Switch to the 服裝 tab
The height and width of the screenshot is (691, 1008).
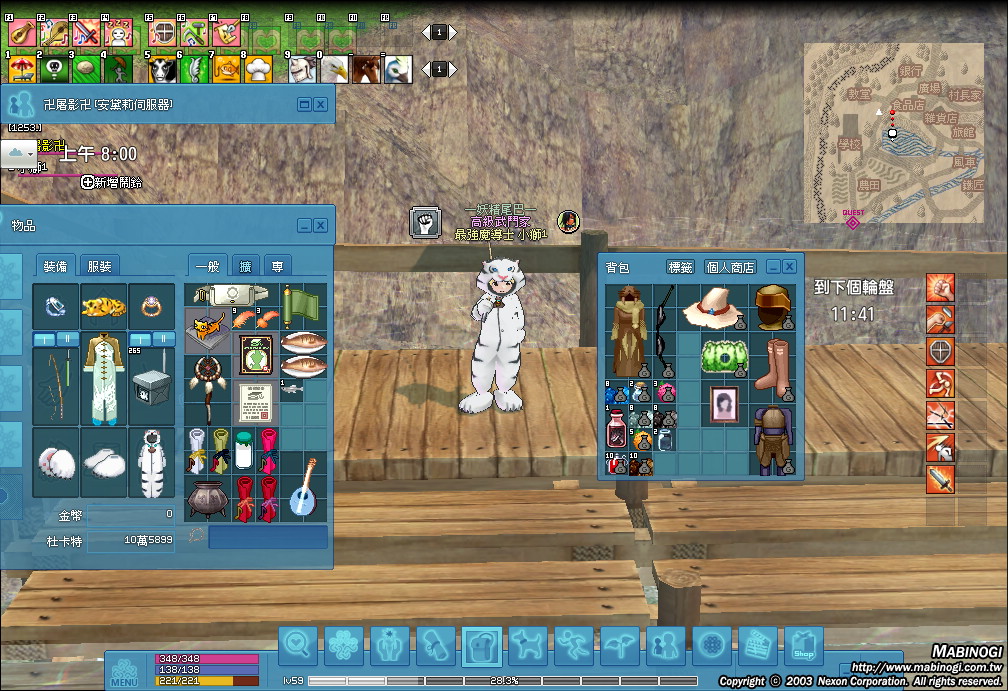pyautogui.click(x=99, y=266)
